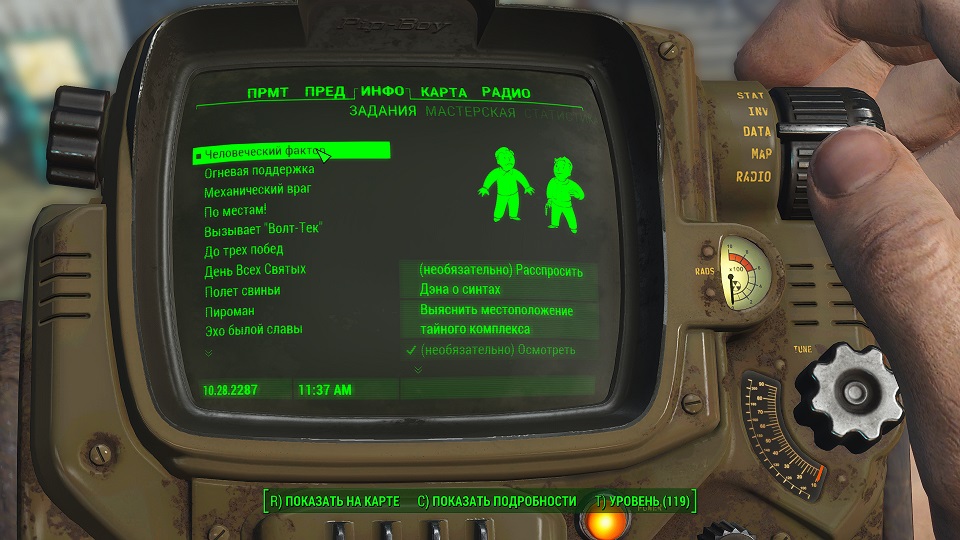Screen dimensions: 960x540
Task: Open the ПРЕД inventory tab
Action: (325, 93)
